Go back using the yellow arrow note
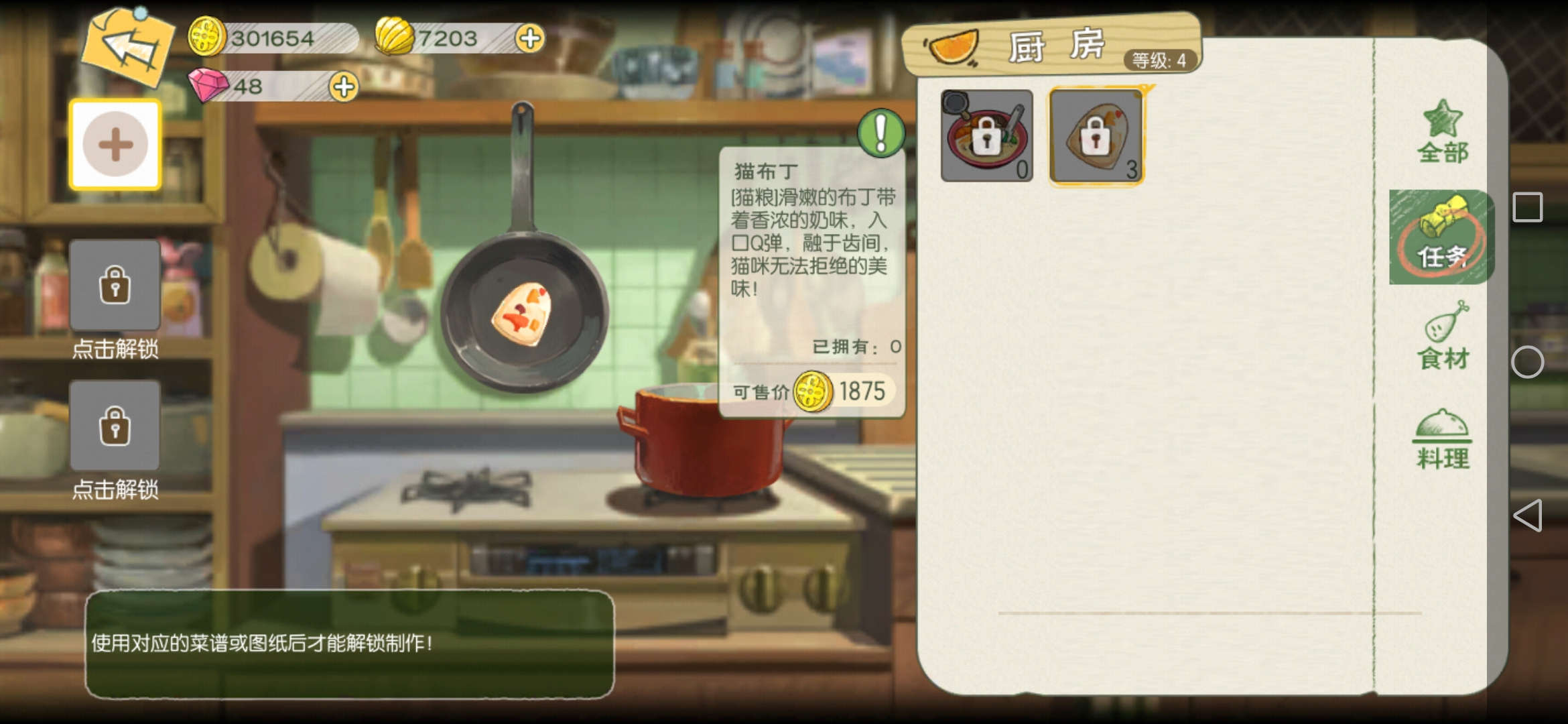Viewport: 1568px width, 724px height. (127, 47)
